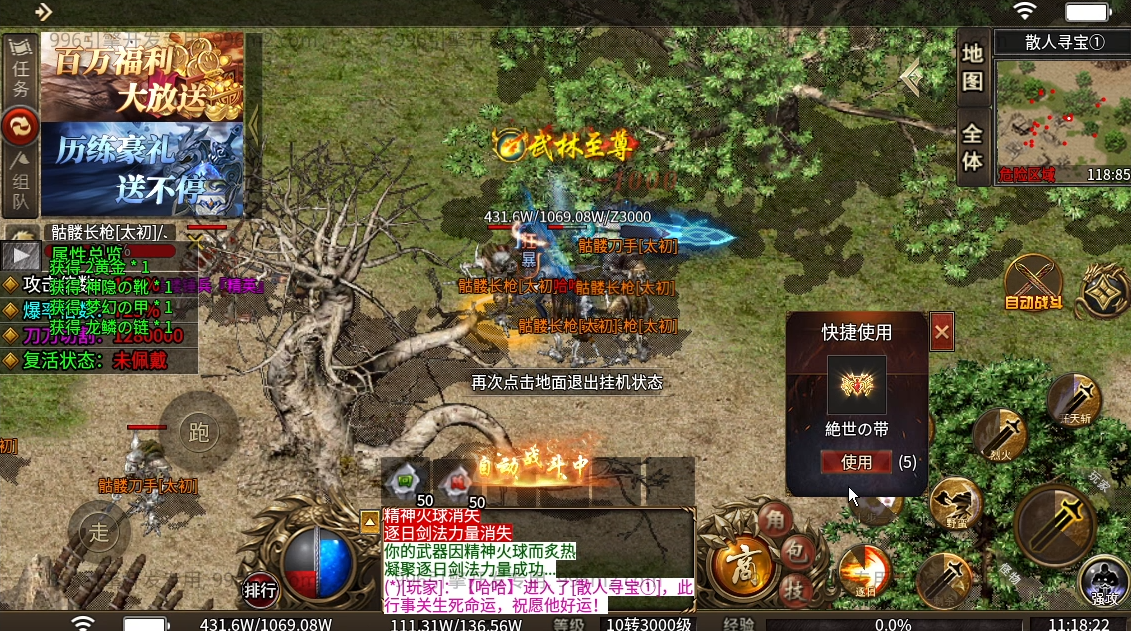Open the 任务 quest tab
1131x631 pixels.
[20, 72]
